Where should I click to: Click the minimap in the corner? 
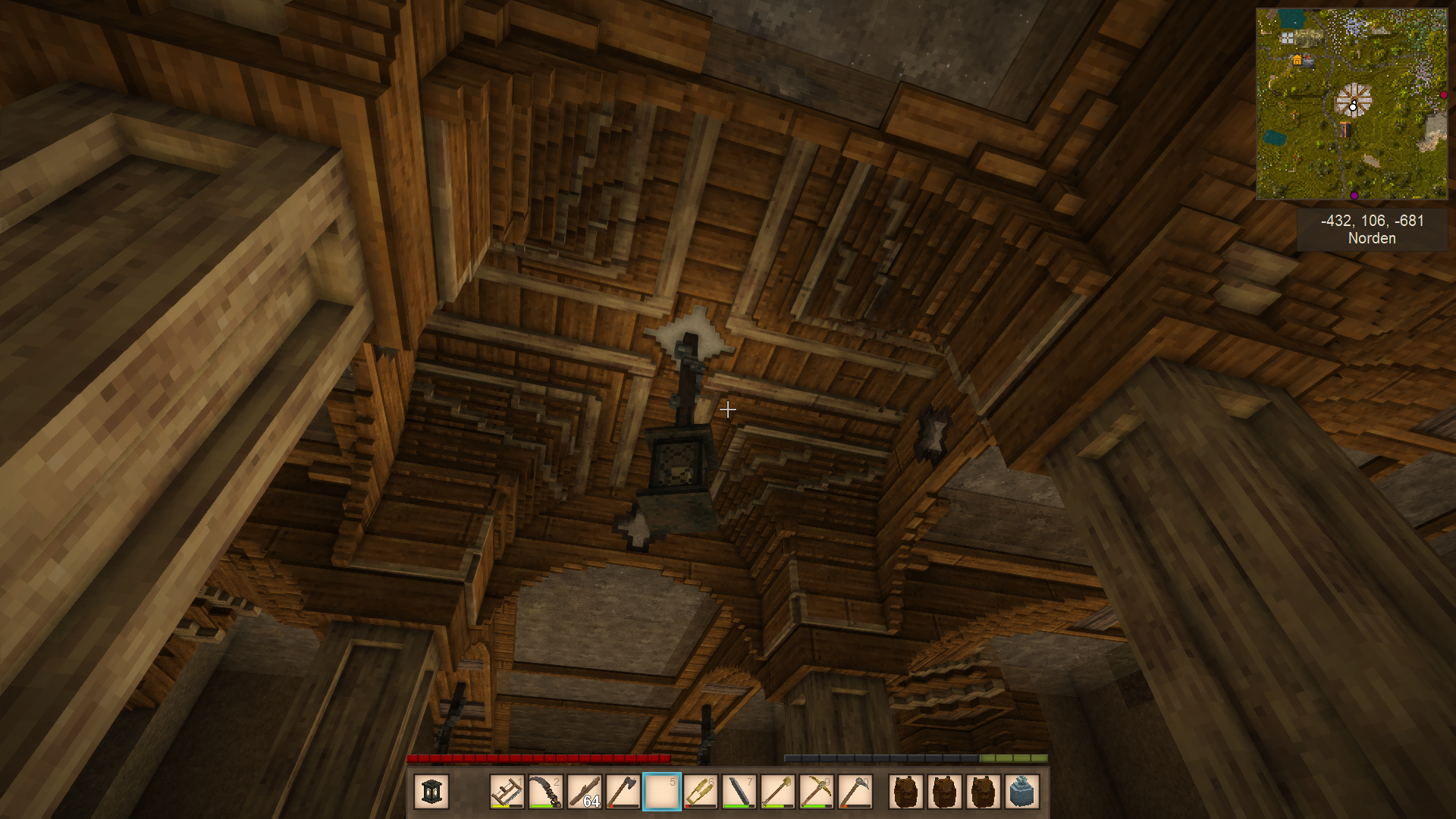[1351, 104]
